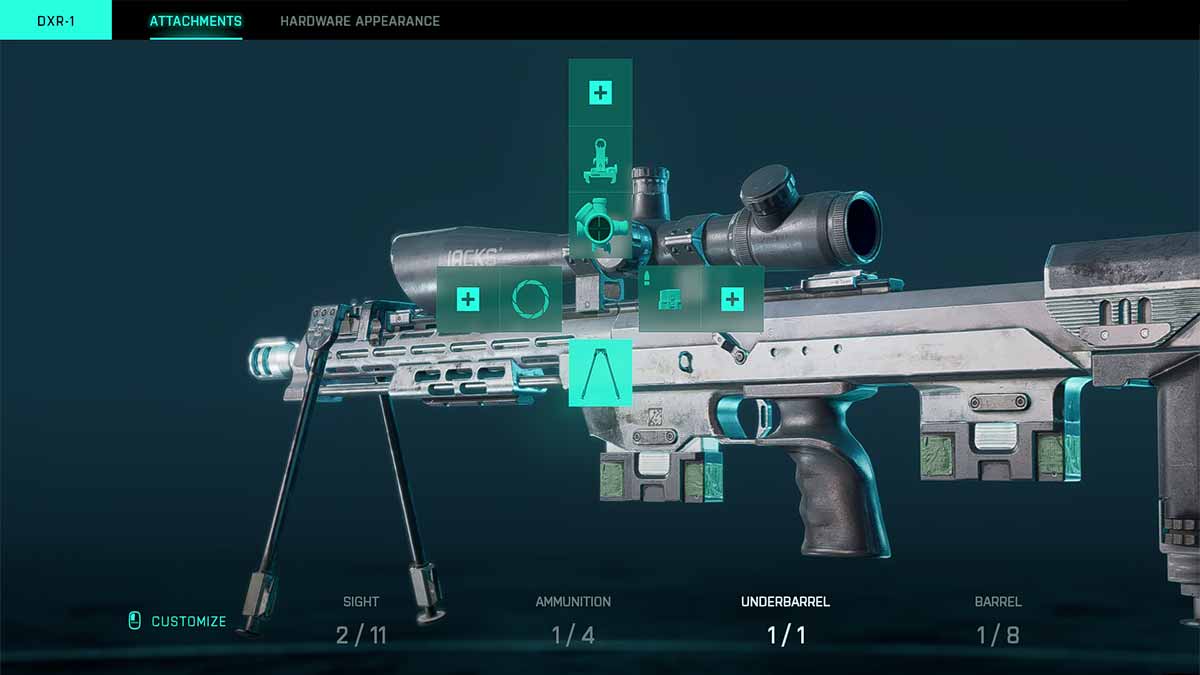
Task: Select the ring-shaped barrel attachment slot
Action: 530,299
